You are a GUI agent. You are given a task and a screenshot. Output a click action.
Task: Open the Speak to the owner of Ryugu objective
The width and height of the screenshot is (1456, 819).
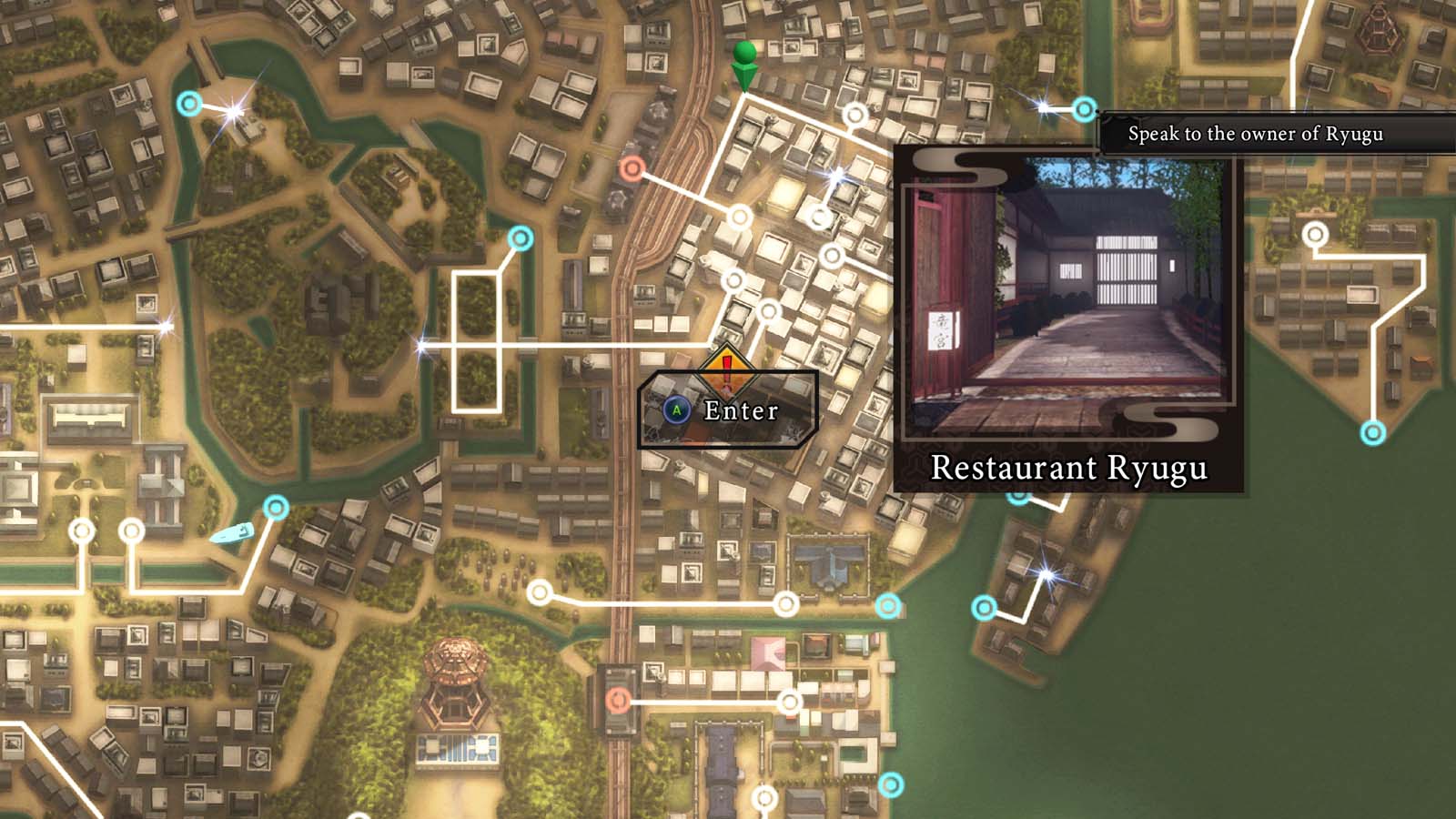(1256, 133)
